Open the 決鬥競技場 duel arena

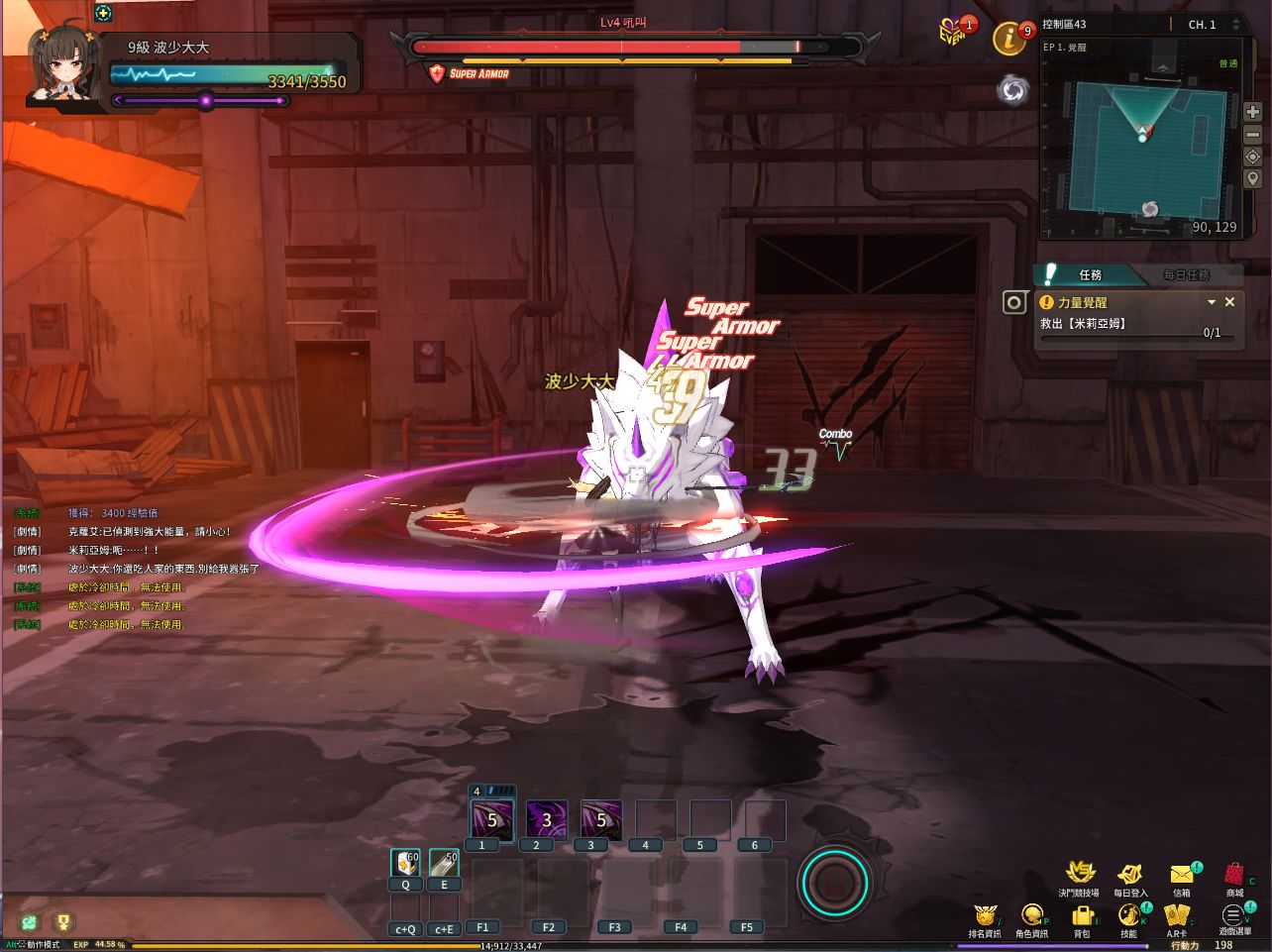coord(1079,875)
